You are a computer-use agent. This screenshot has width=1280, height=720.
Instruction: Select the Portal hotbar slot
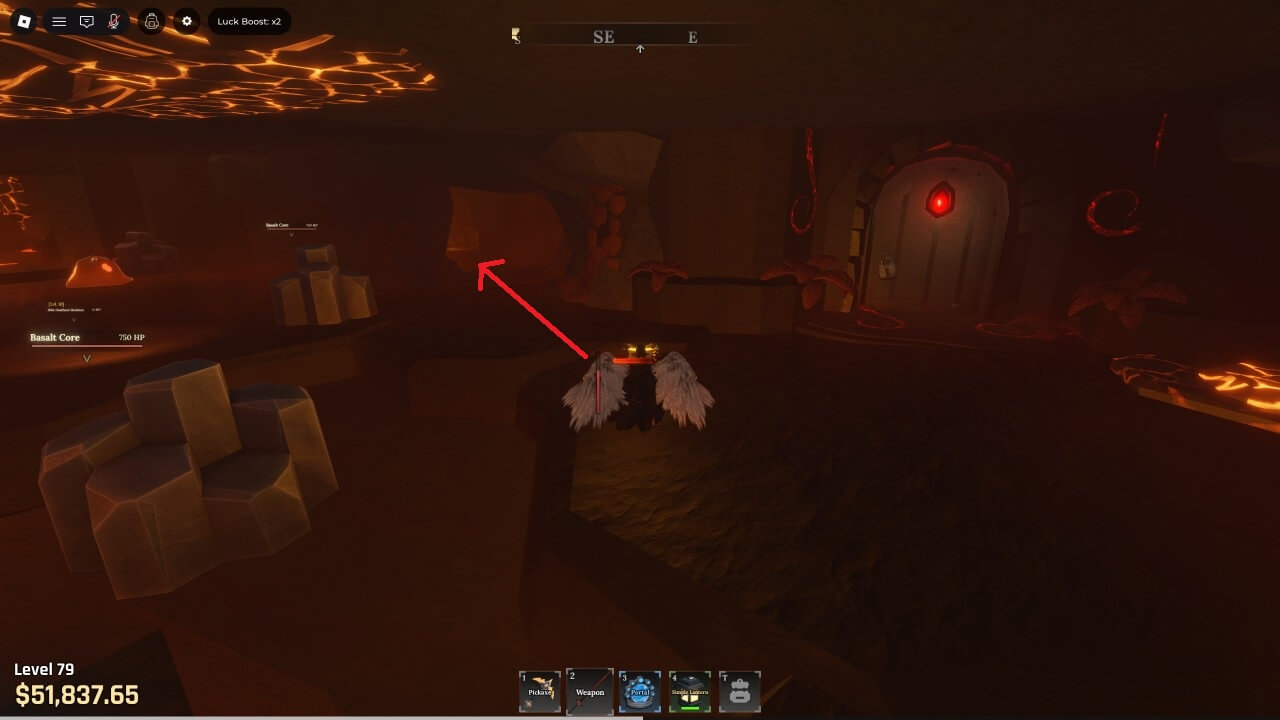(x=640, y=691)
